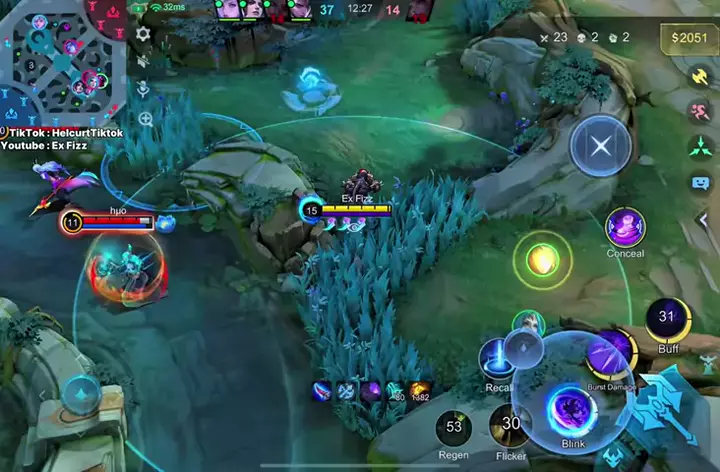Send the yellow axe attack signal
Viewport: 720px width, 472px height.
pyautogui.click(x=700, y=76)
